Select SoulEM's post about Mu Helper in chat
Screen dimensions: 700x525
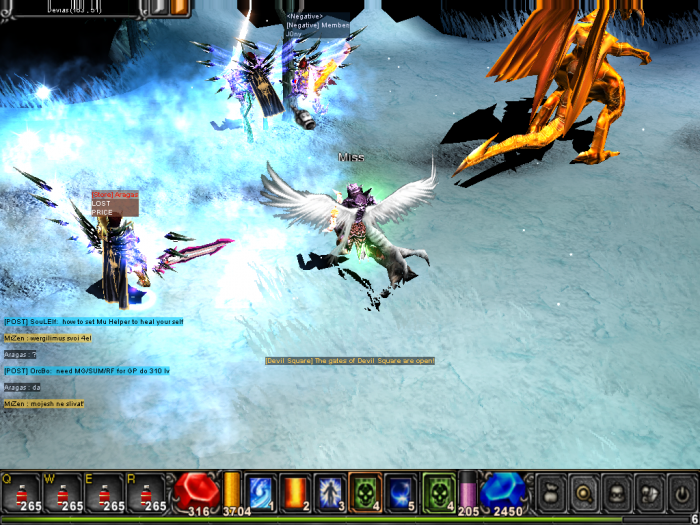point(94,322)
